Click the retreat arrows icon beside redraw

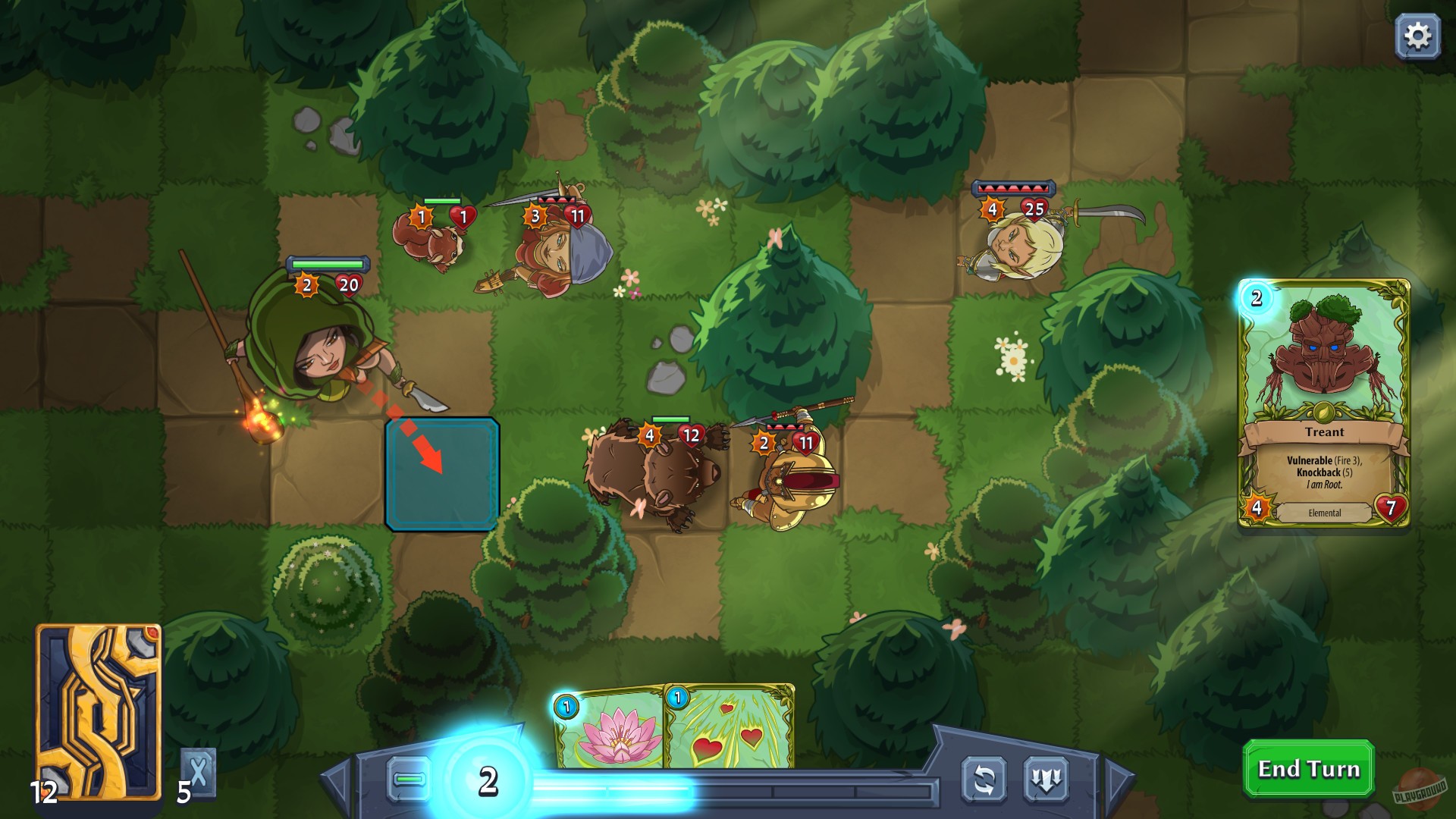pos(1046,778)
